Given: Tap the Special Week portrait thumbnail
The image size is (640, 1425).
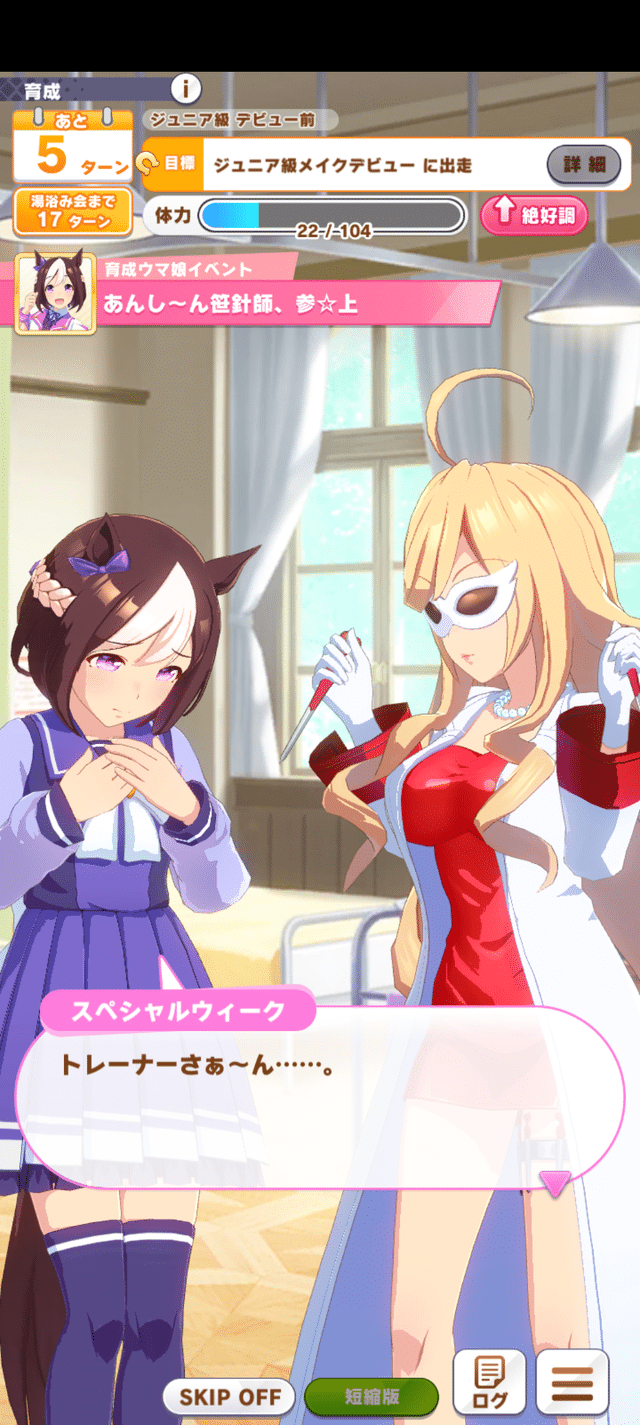Looking at the screenshot, I should point(56,293).
